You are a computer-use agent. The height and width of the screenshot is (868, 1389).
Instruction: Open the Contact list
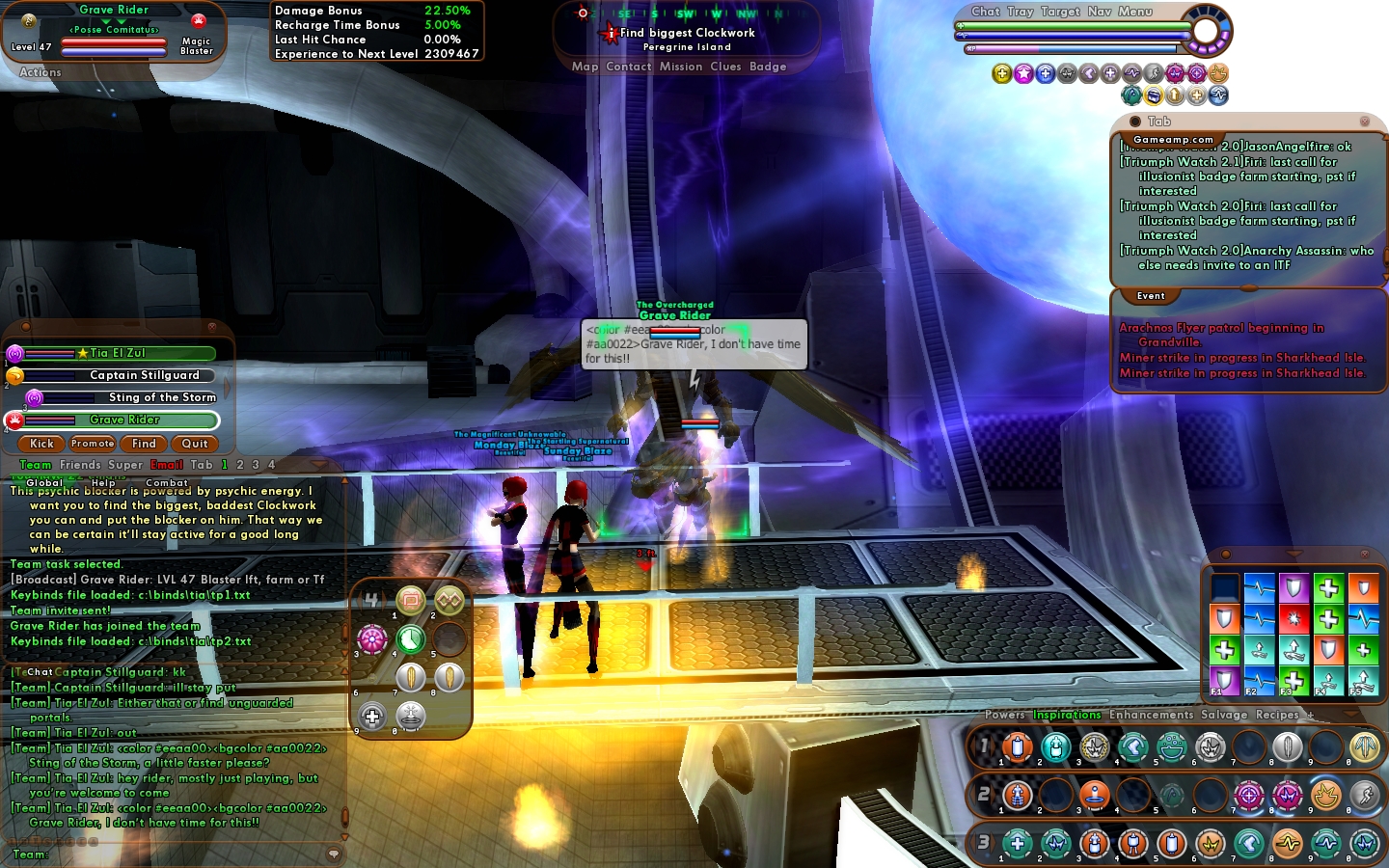629,67
